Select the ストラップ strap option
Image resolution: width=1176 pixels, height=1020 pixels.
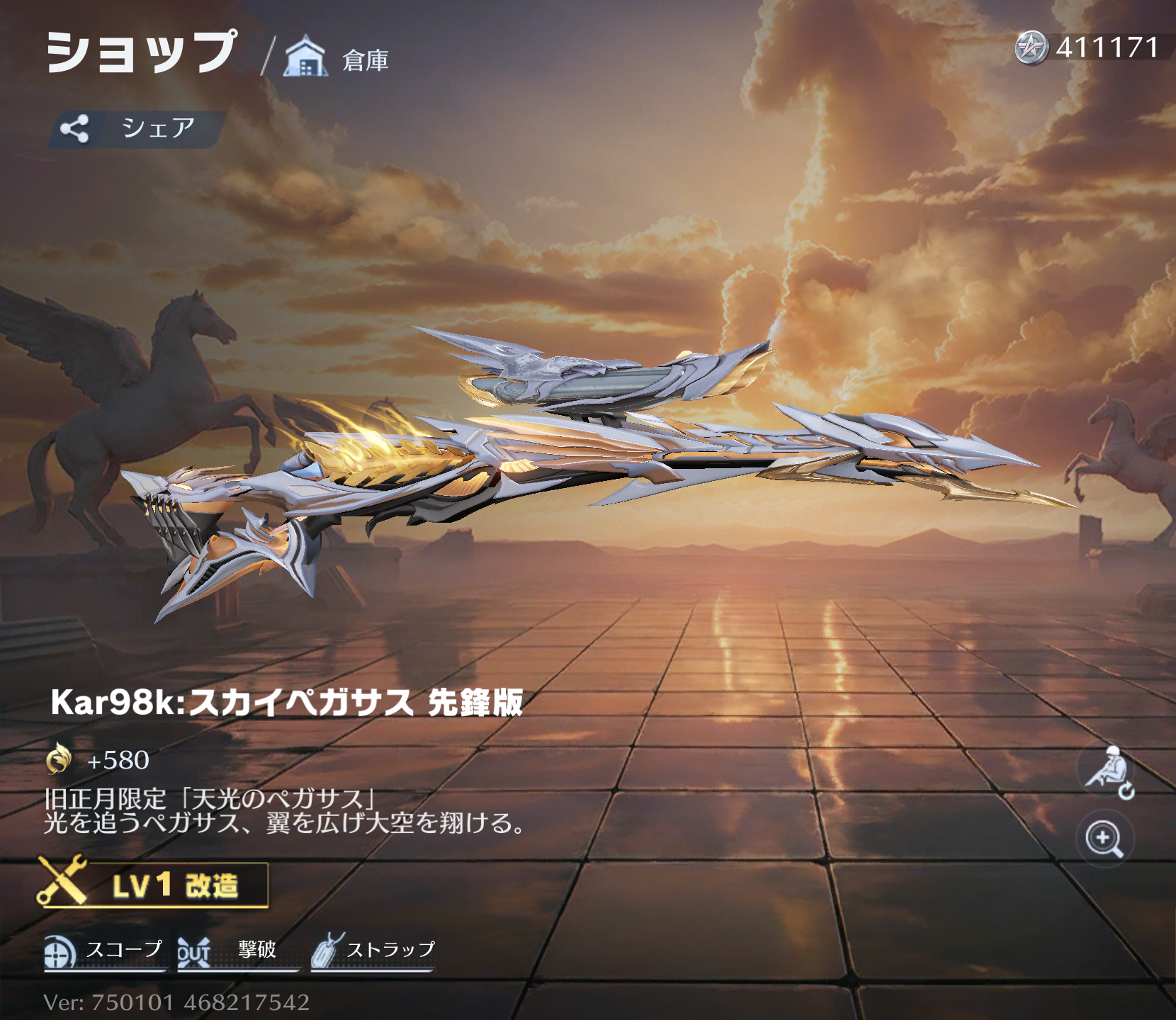coord(373,951)
